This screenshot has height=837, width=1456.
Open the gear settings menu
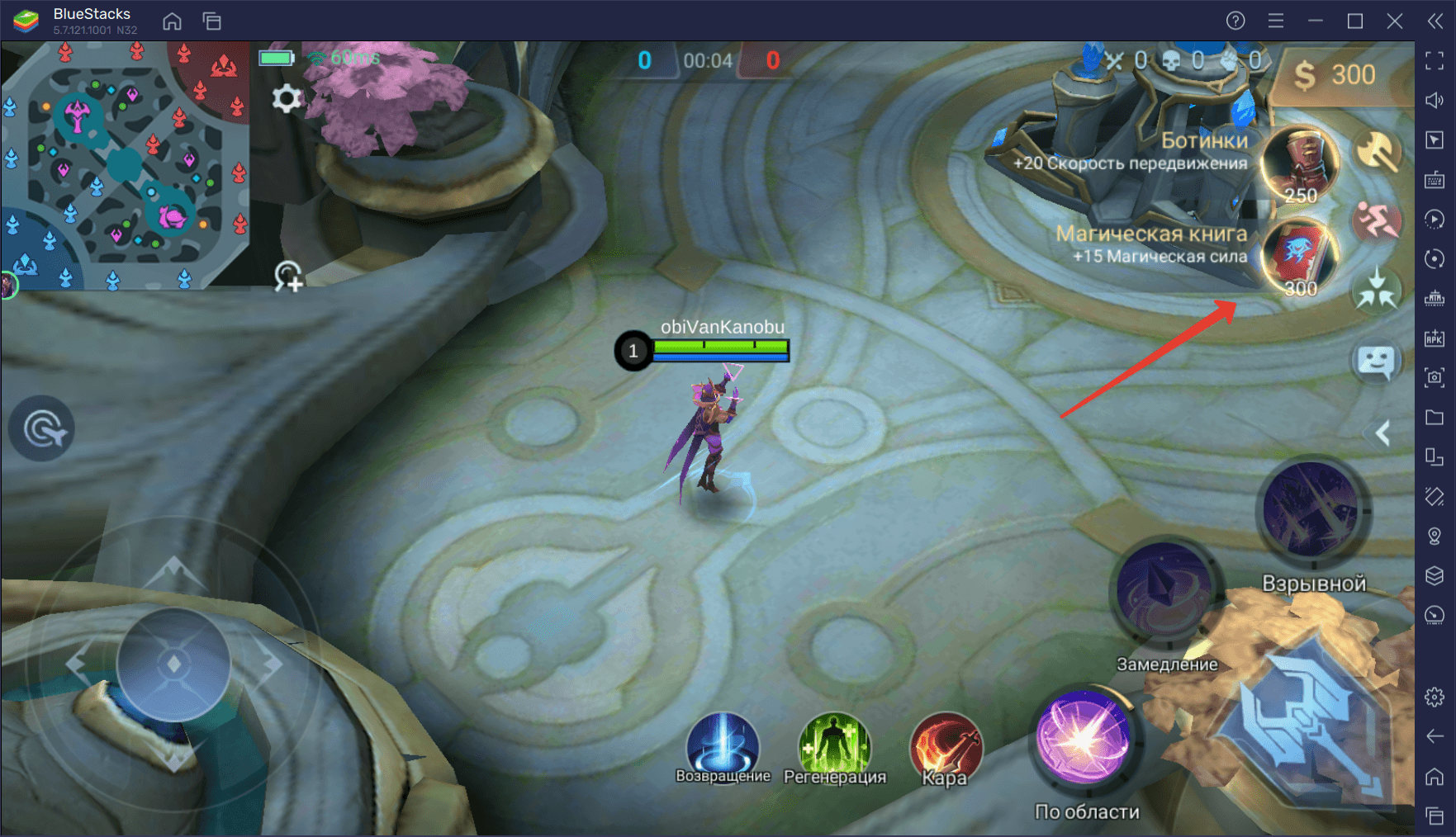click(x=287, y=99)
